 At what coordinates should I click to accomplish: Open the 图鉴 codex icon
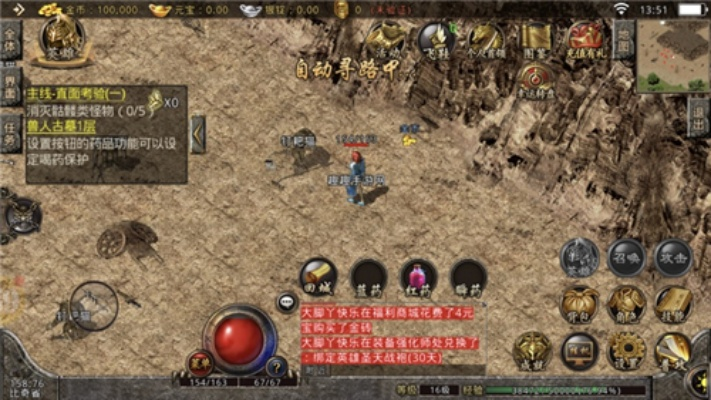click(x=536, y=39)
